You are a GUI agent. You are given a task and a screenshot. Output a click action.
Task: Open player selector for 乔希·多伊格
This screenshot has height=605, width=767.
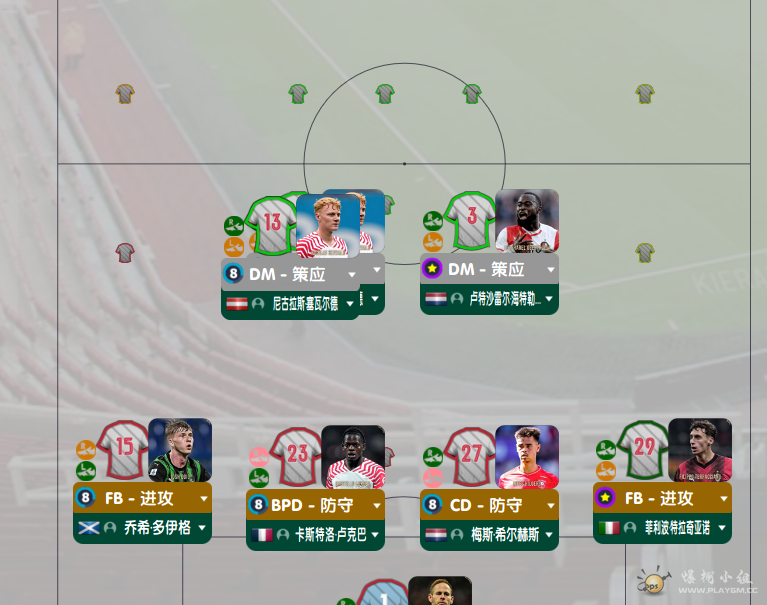tap(203, 528)
